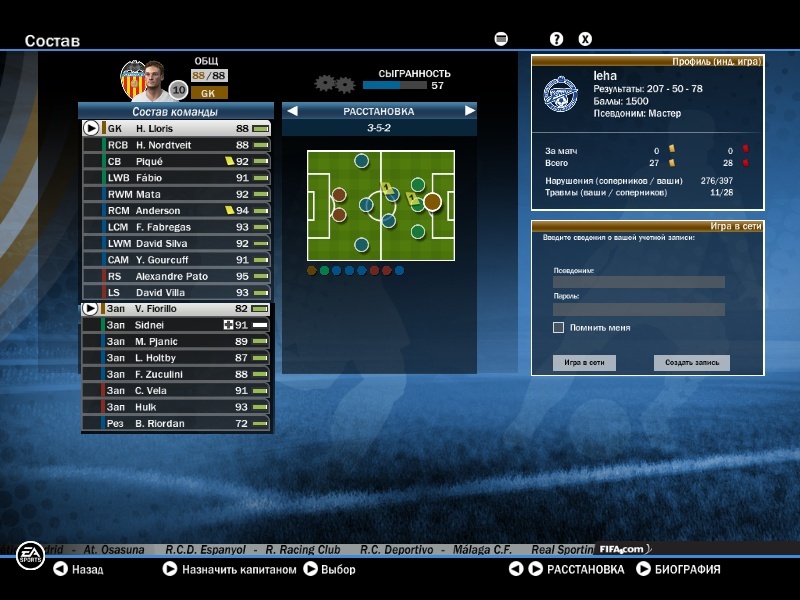This screenshot has width=800, height=600.
Task: Select Alexandre Pato player row
Action: pyautogui.click(x=177, y=276)
